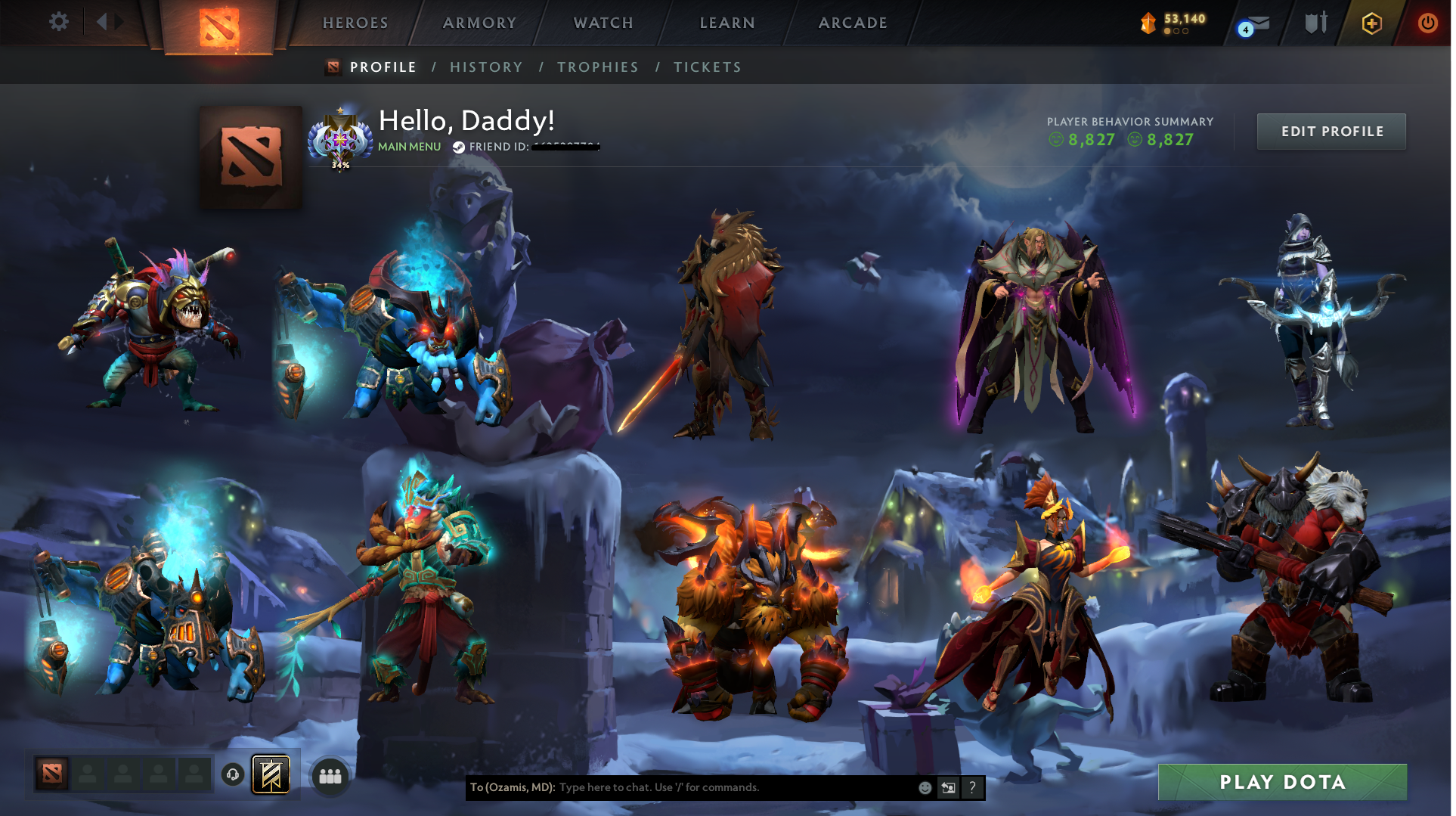Click the EDIT PROFILE button

click(1331, 131)
